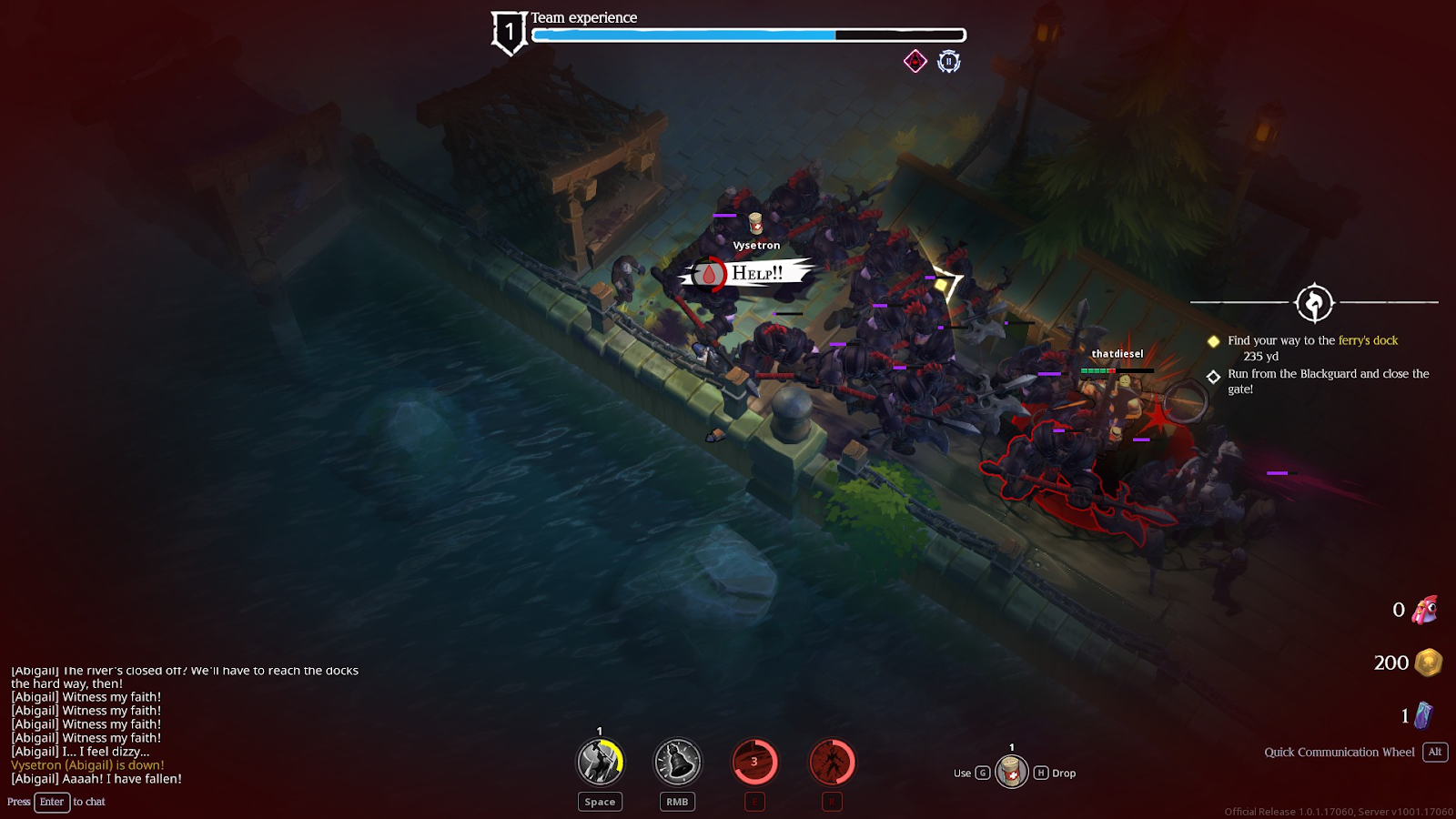Select the red ability on cooldown showing 3

click(754, 762)
